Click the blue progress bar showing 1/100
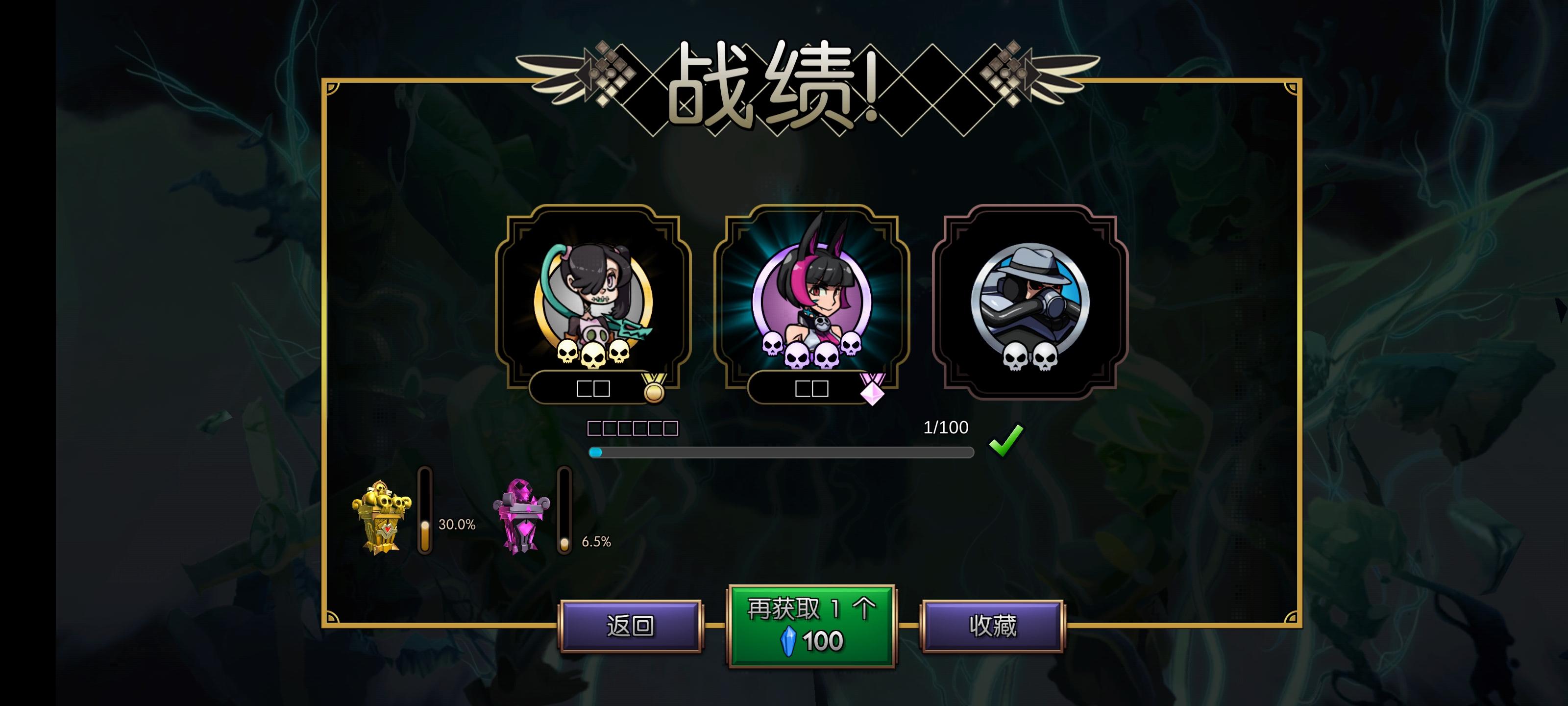This screenshot has width=1568, height=706. 781,453
